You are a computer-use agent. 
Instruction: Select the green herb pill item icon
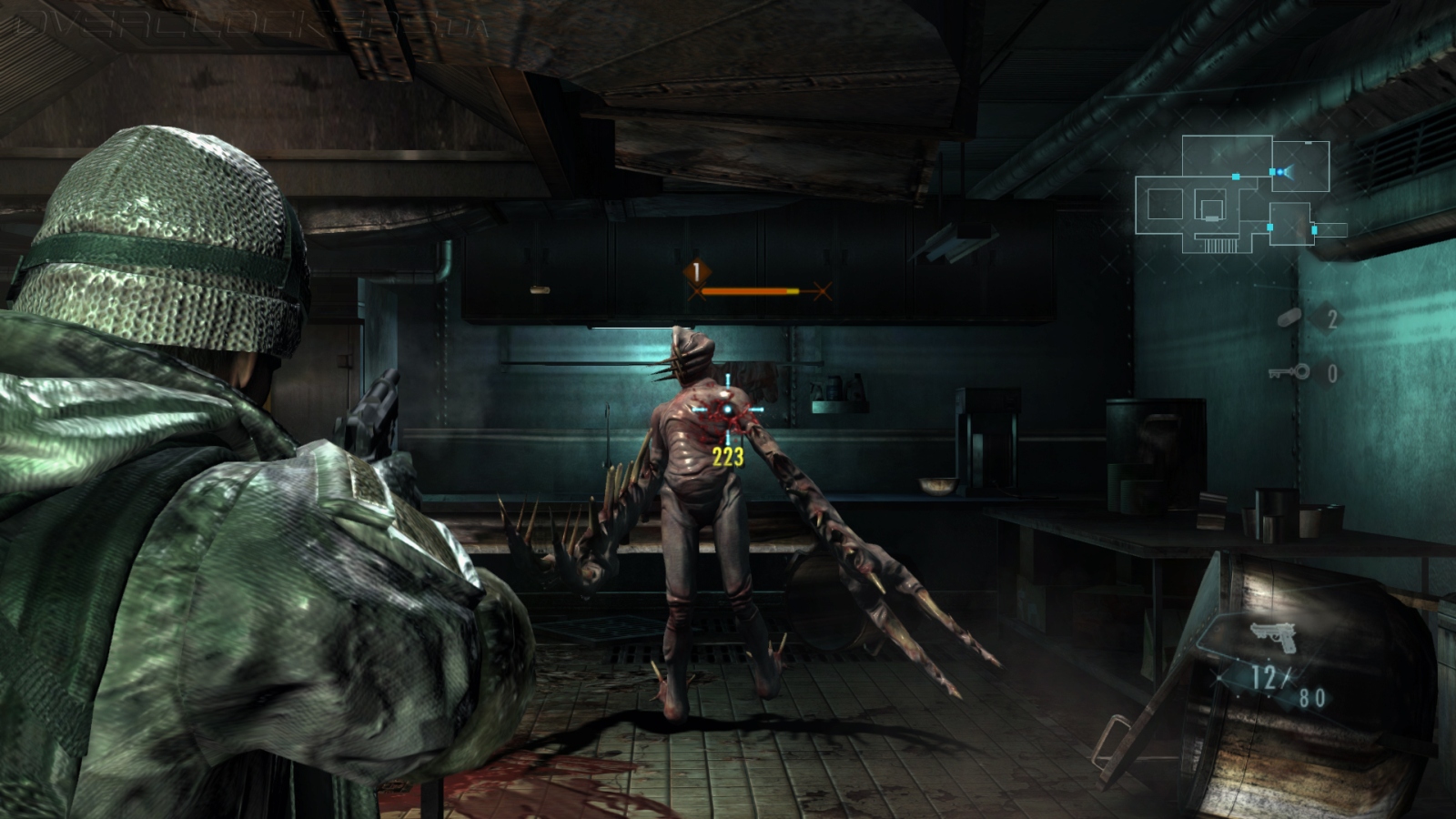1291,318
